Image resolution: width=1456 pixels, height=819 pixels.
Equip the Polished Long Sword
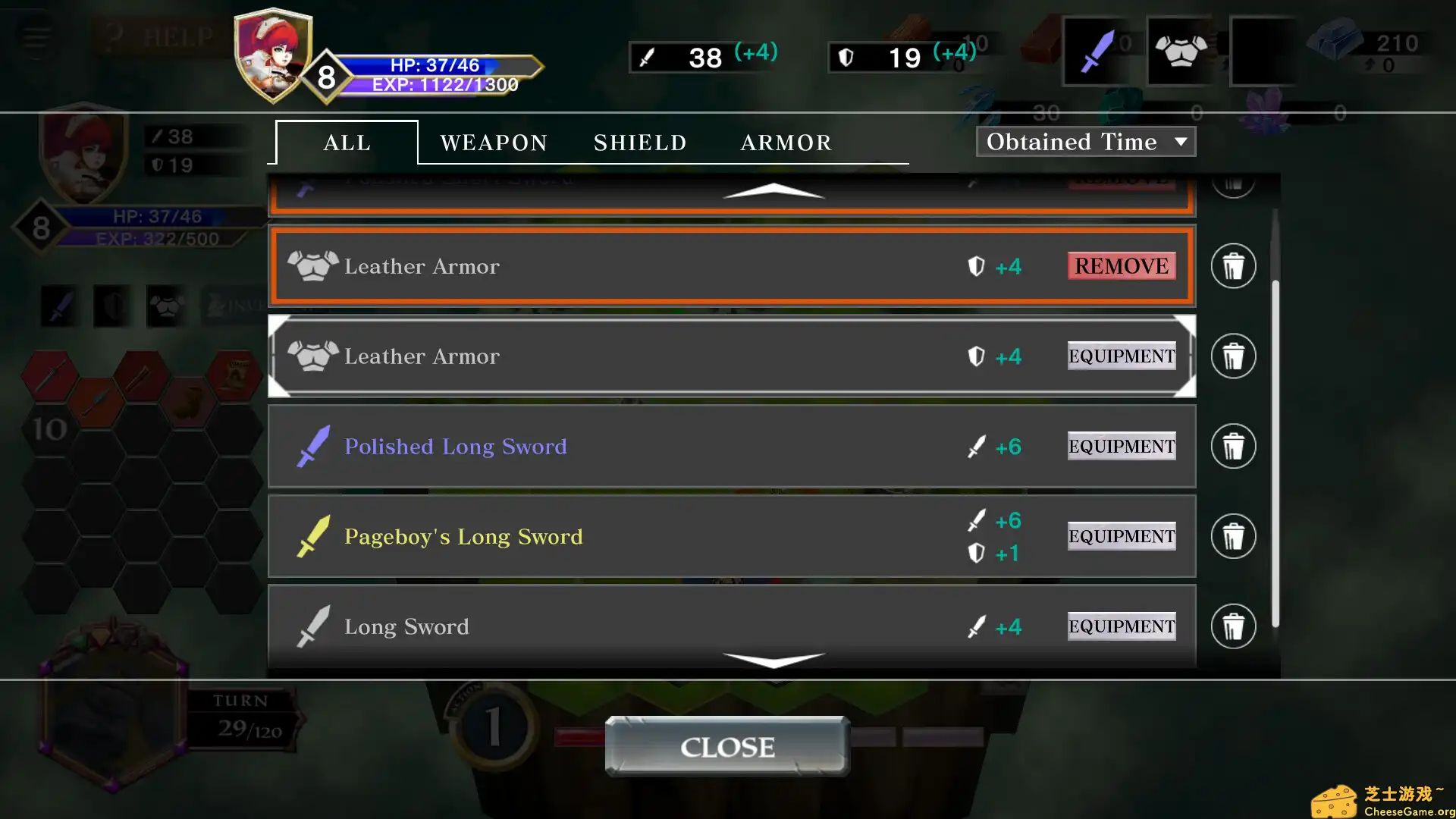(x=1121, y=446)
